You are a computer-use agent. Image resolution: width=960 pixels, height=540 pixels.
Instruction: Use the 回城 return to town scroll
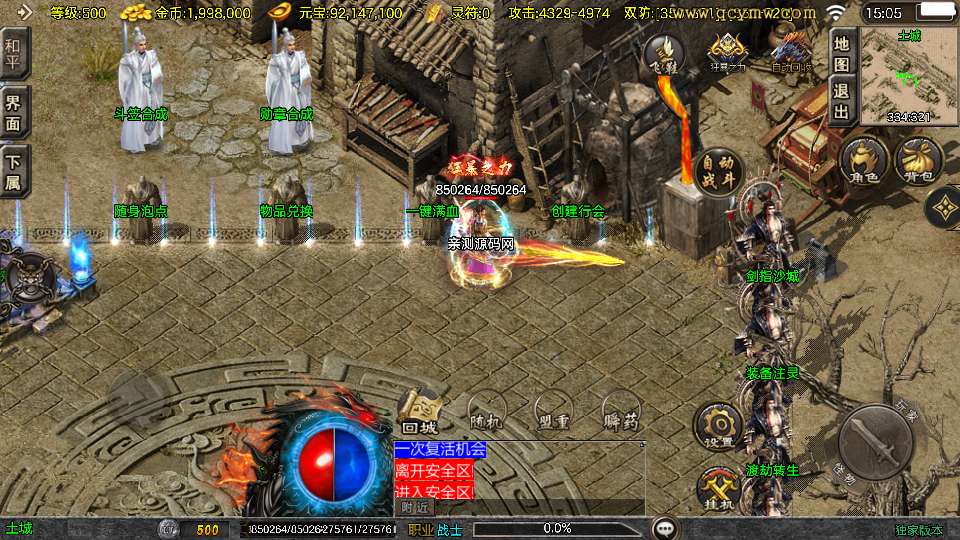coord(420,412)
